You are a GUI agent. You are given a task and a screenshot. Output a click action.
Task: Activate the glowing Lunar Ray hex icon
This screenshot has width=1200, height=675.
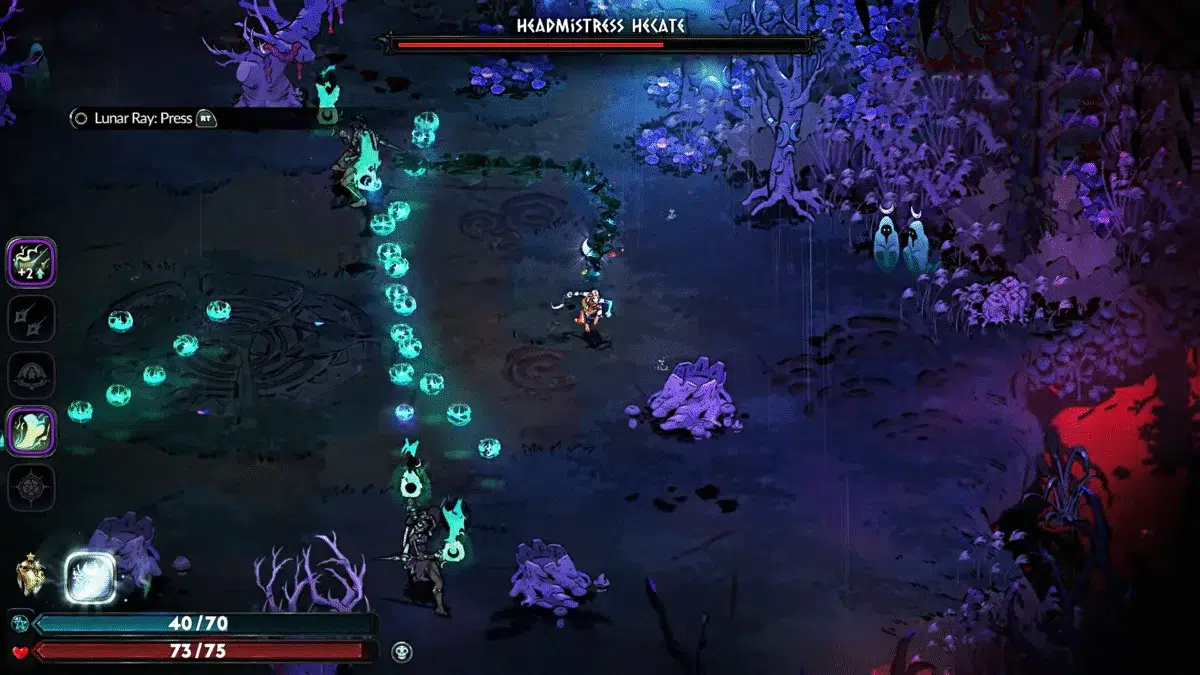tap(90, 578)
